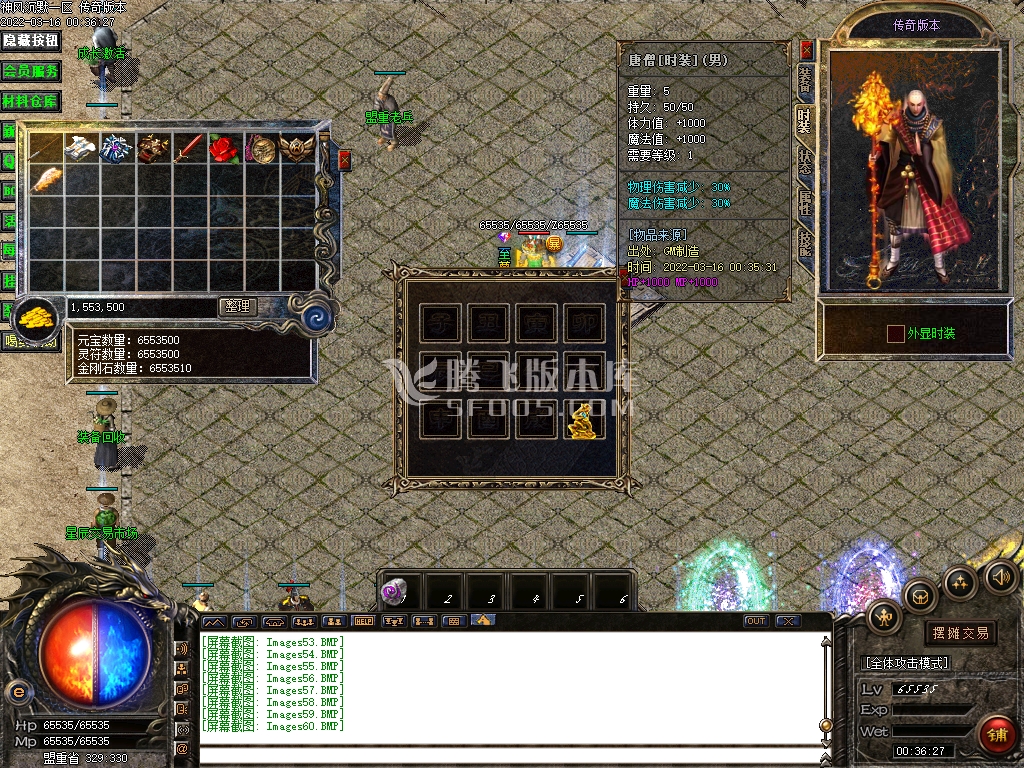Image resolution: width=1024 pixels, height=768 pixels.
Task: Click the 隐藏按钮 hide-buttons button
Action: tap(30, 41)
